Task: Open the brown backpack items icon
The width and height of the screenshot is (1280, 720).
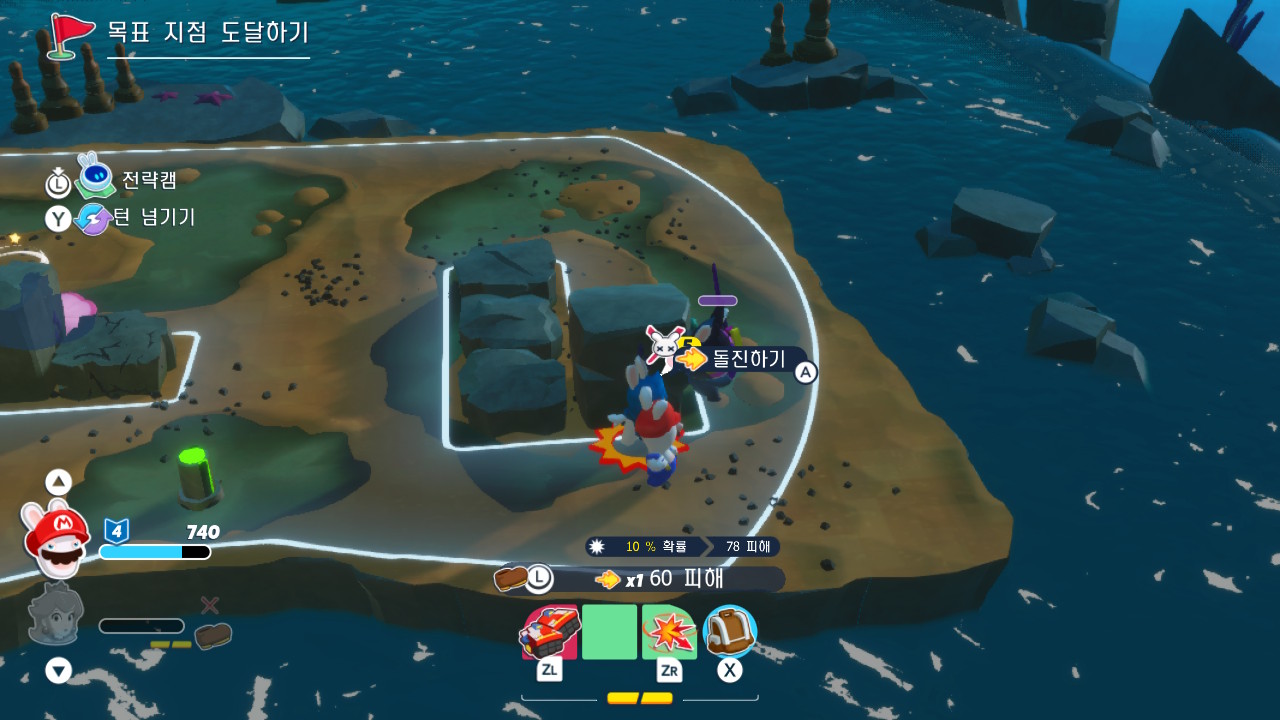Action: (x=730, y=631)
